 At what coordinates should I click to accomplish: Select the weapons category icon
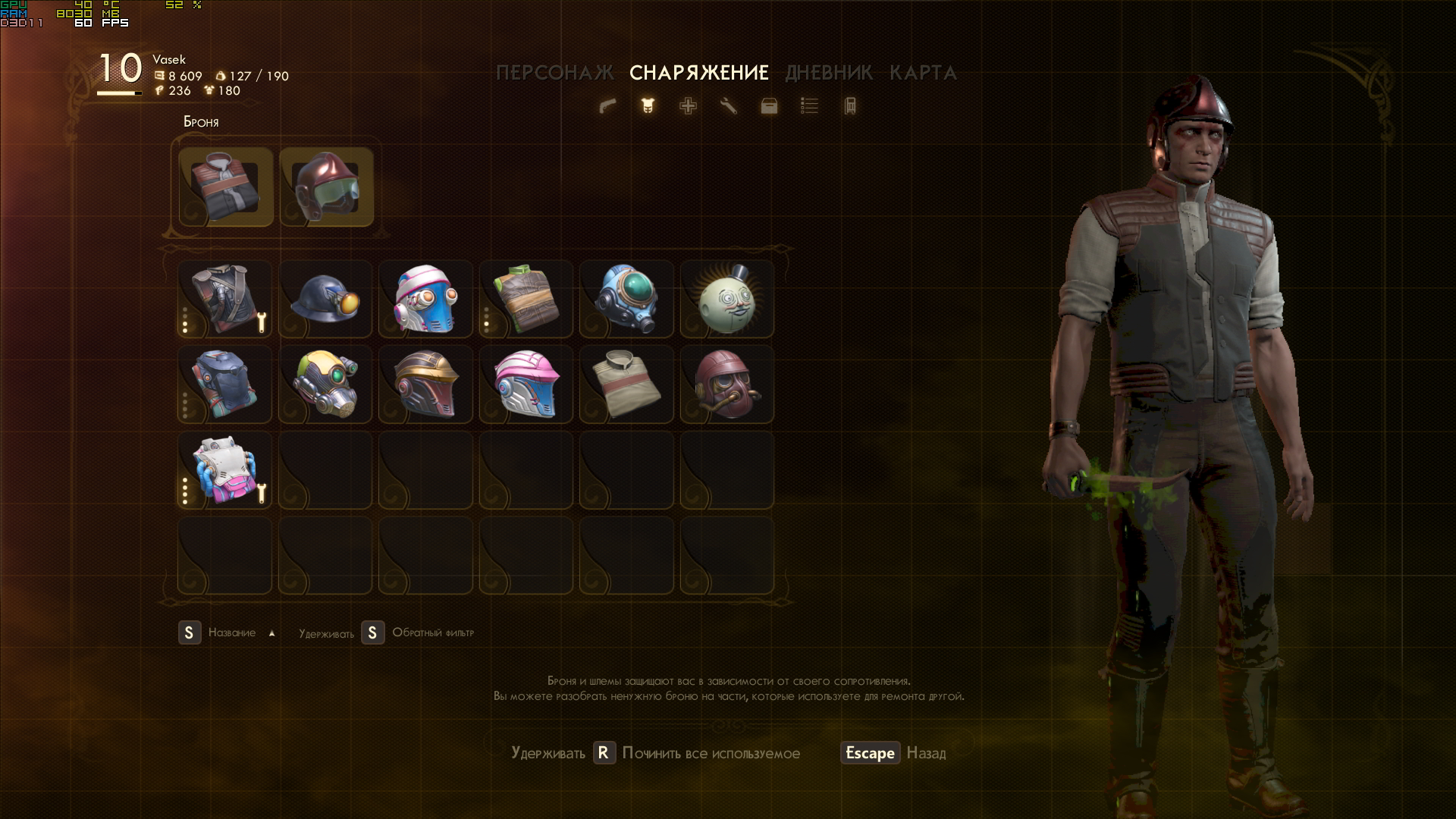pyautogui.click(x=607, y=106)
